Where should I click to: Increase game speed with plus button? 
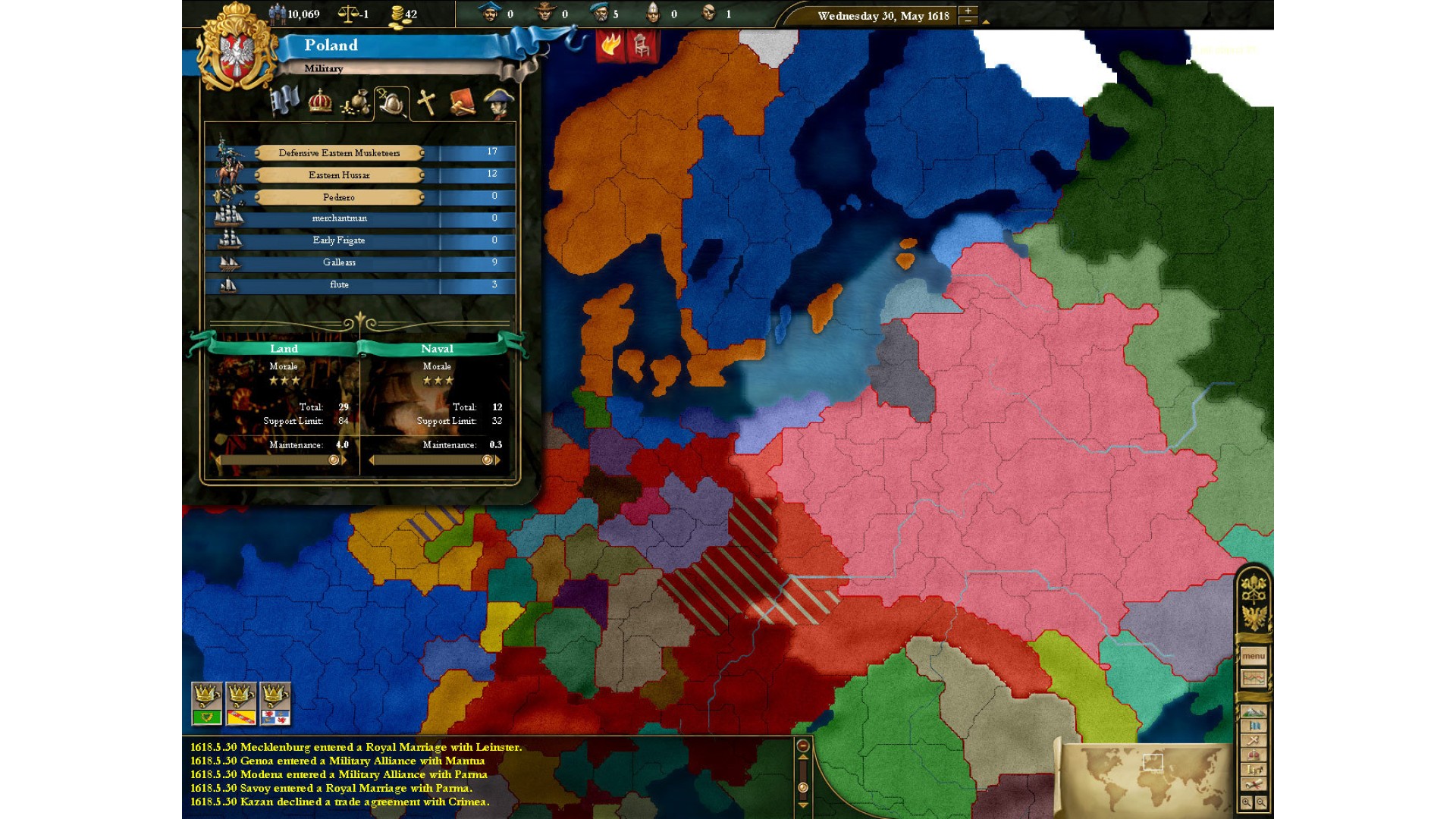click(x=968, y=11)
